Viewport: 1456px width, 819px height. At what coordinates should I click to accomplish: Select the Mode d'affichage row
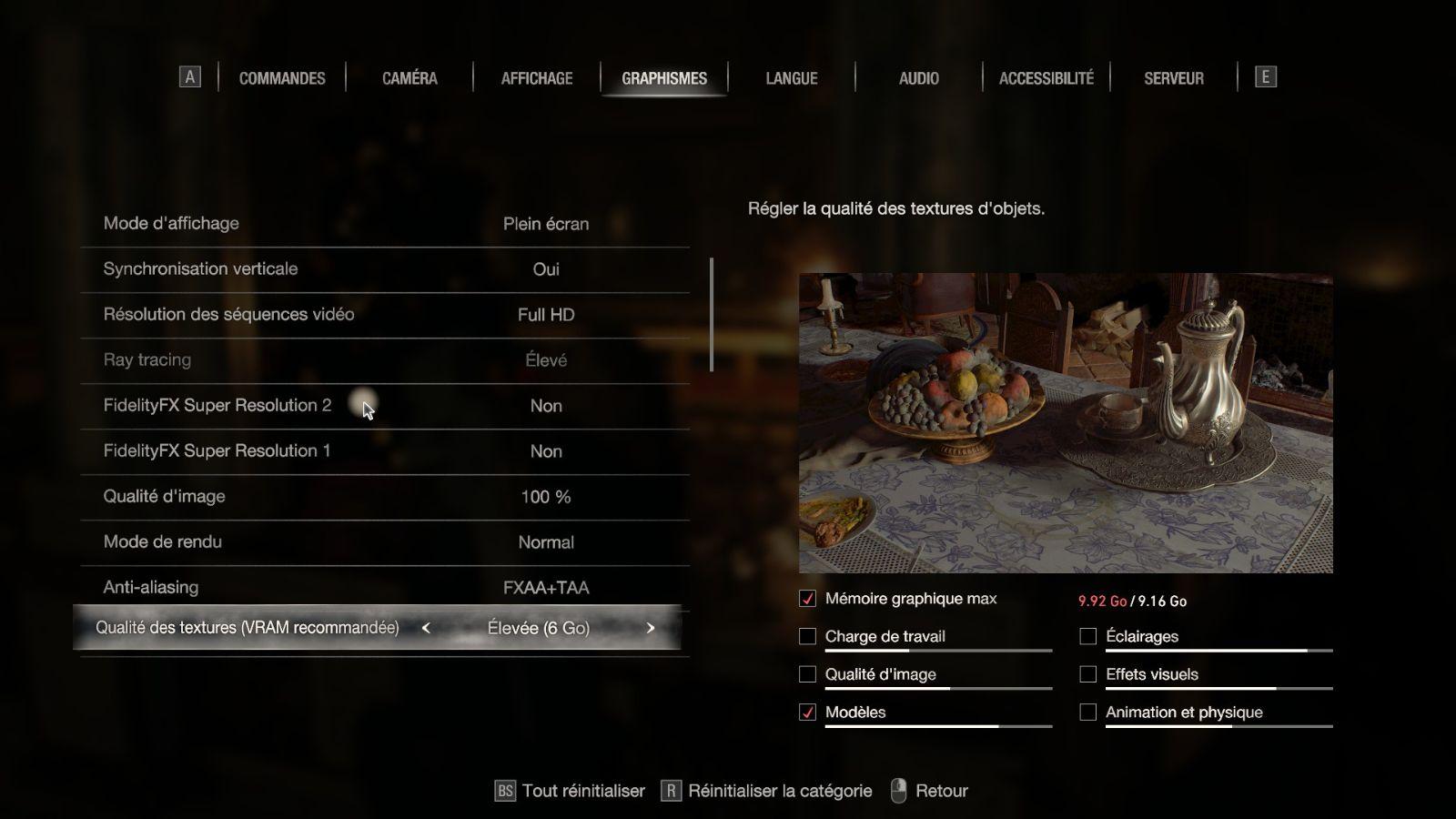pos(384,224)
